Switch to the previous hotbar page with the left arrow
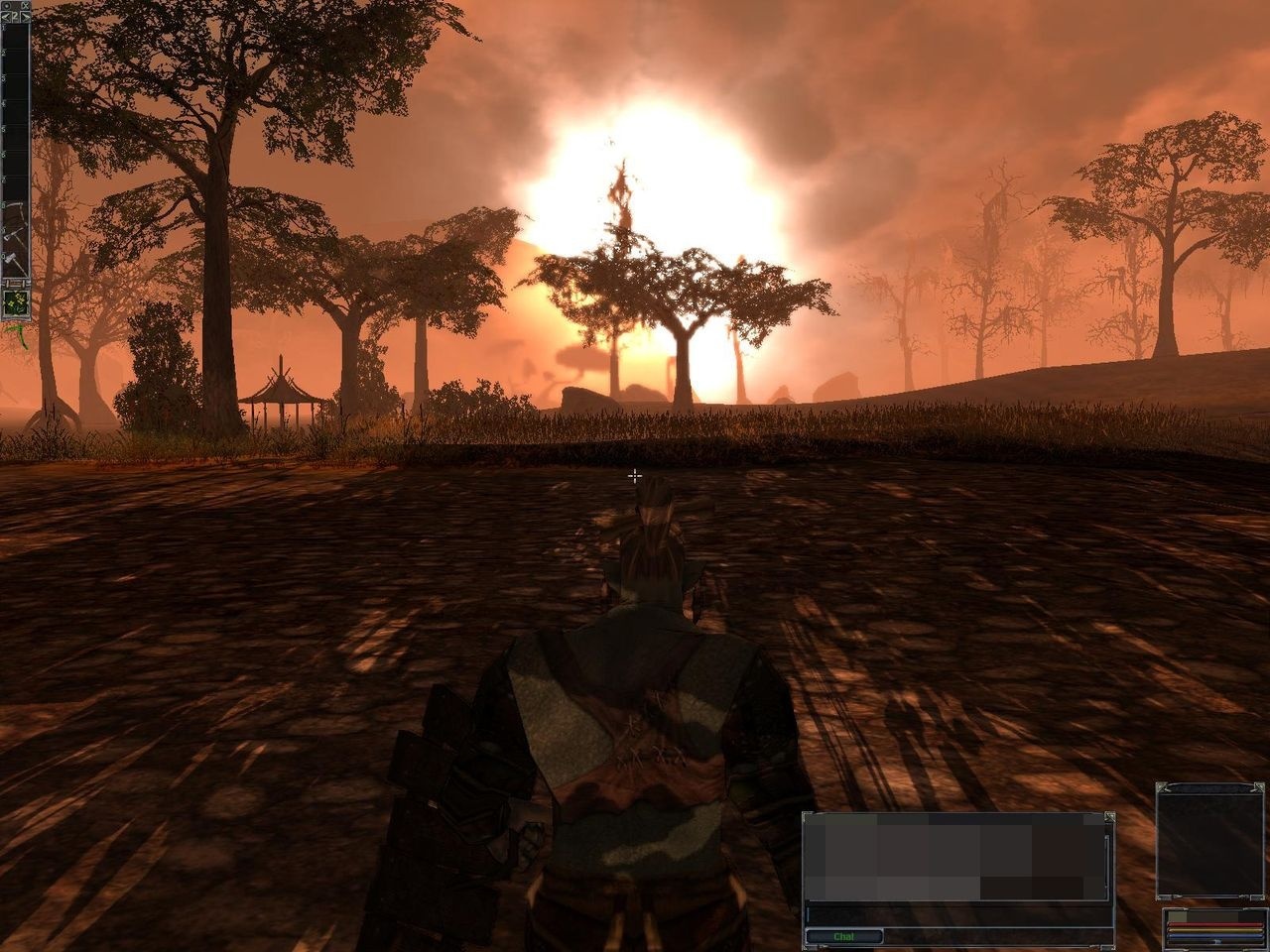Viewport: 1270px width, 952px height. (6, 16)
